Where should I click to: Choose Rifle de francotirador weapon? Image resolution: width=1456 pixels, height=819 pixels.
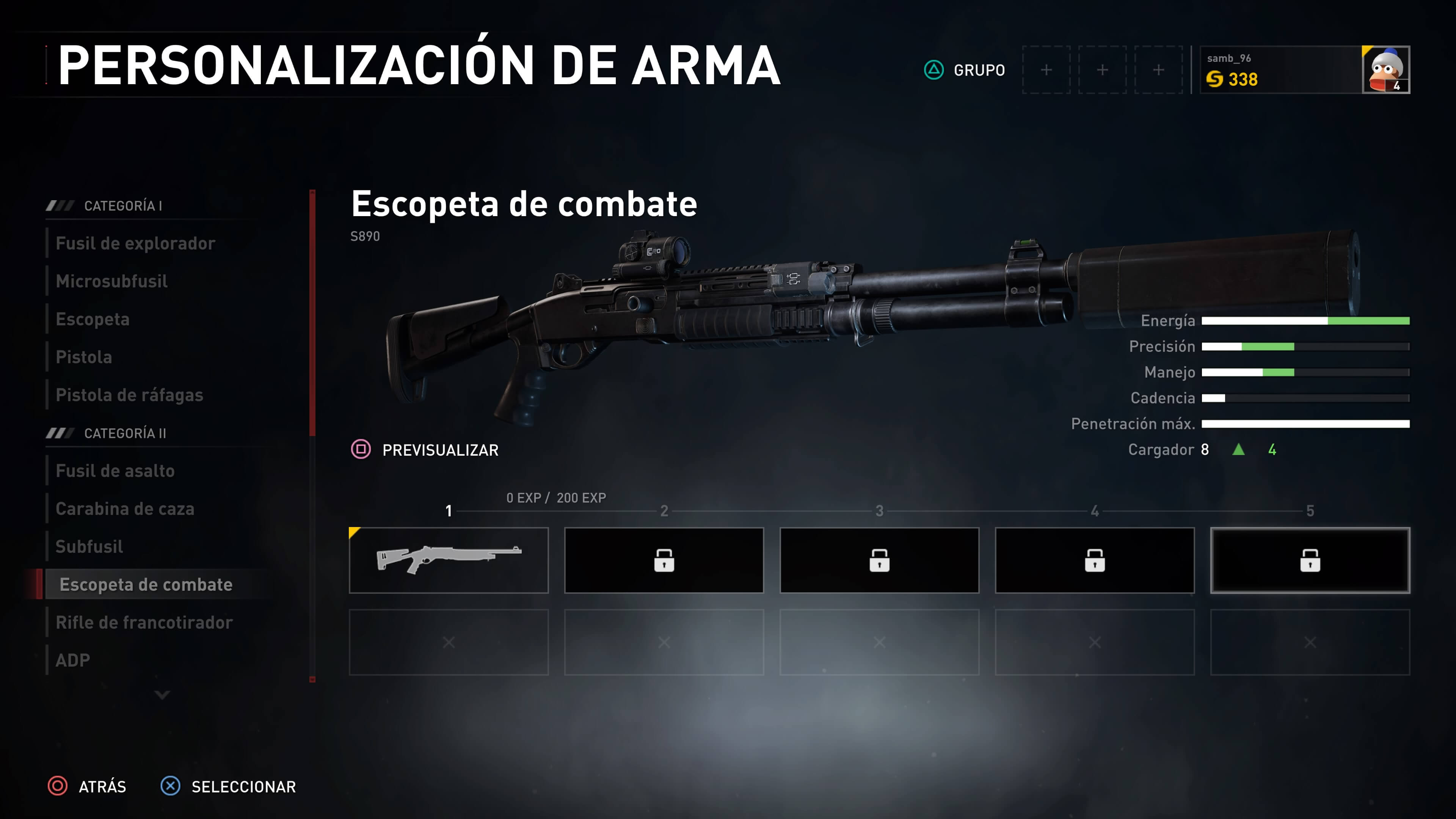coord(144,622)
